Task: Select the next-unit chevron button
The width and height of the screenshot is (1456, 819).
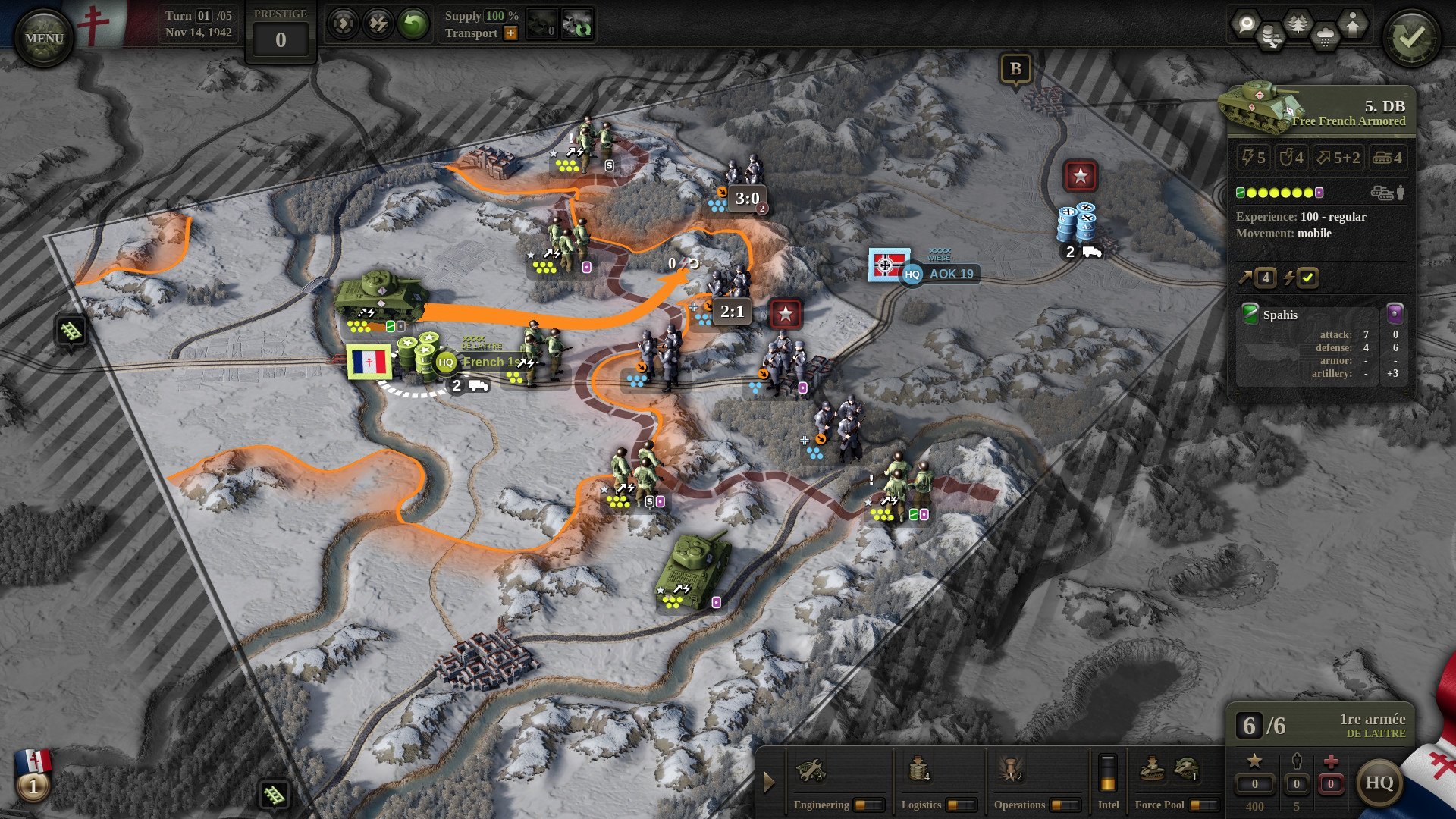Action: click(343, 25)
